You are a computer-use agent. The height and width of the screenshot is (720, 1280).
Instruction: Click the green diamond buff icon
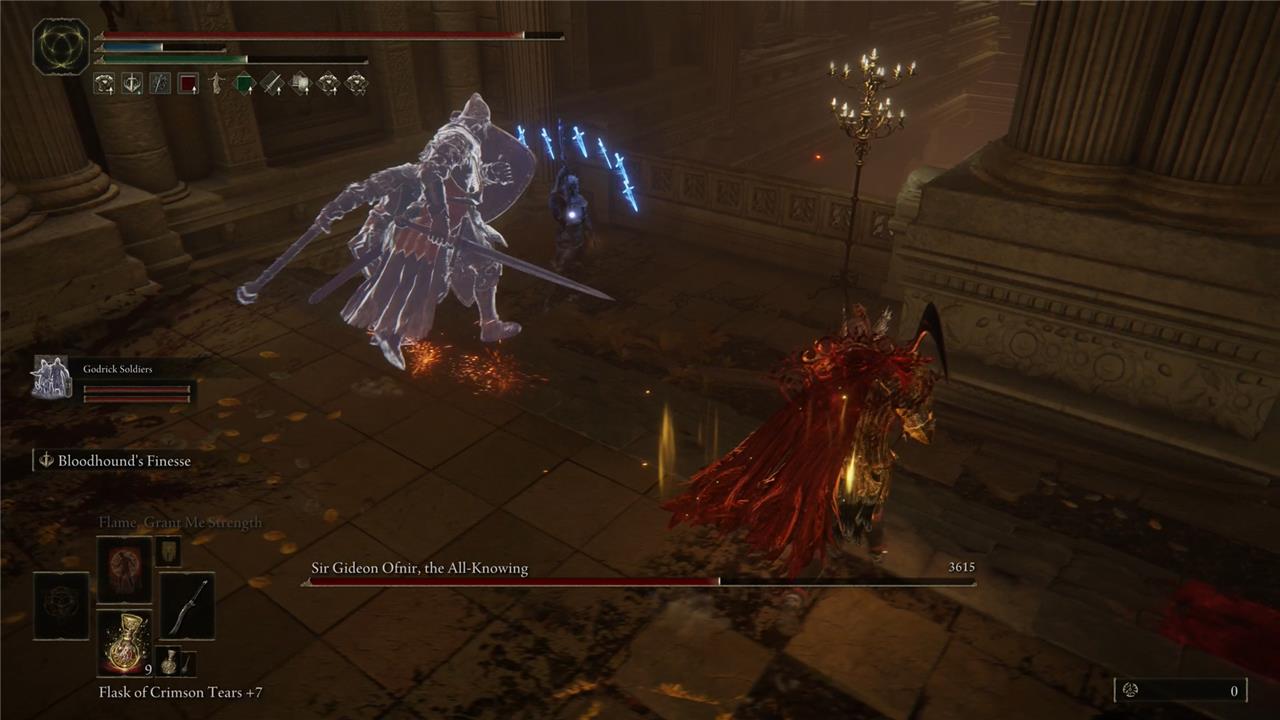point(244,84)
